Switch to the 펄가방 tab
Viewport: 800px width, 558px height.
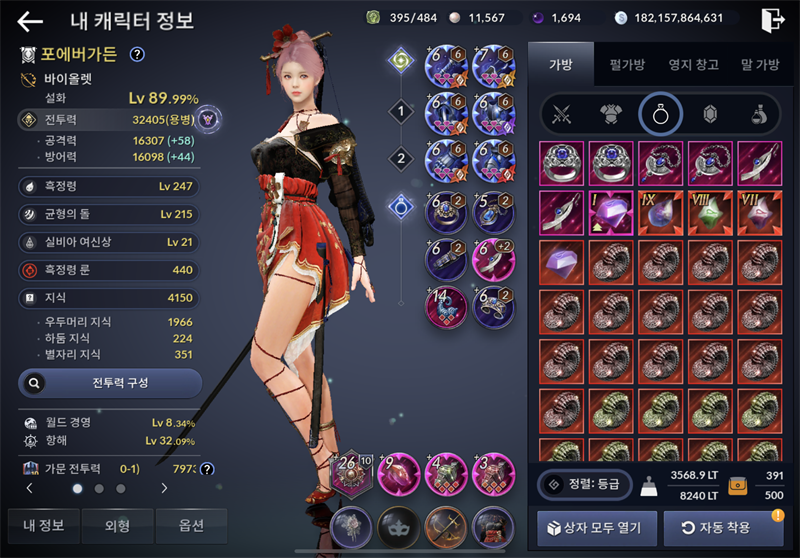pyautogui.click(x=627, y=65)
